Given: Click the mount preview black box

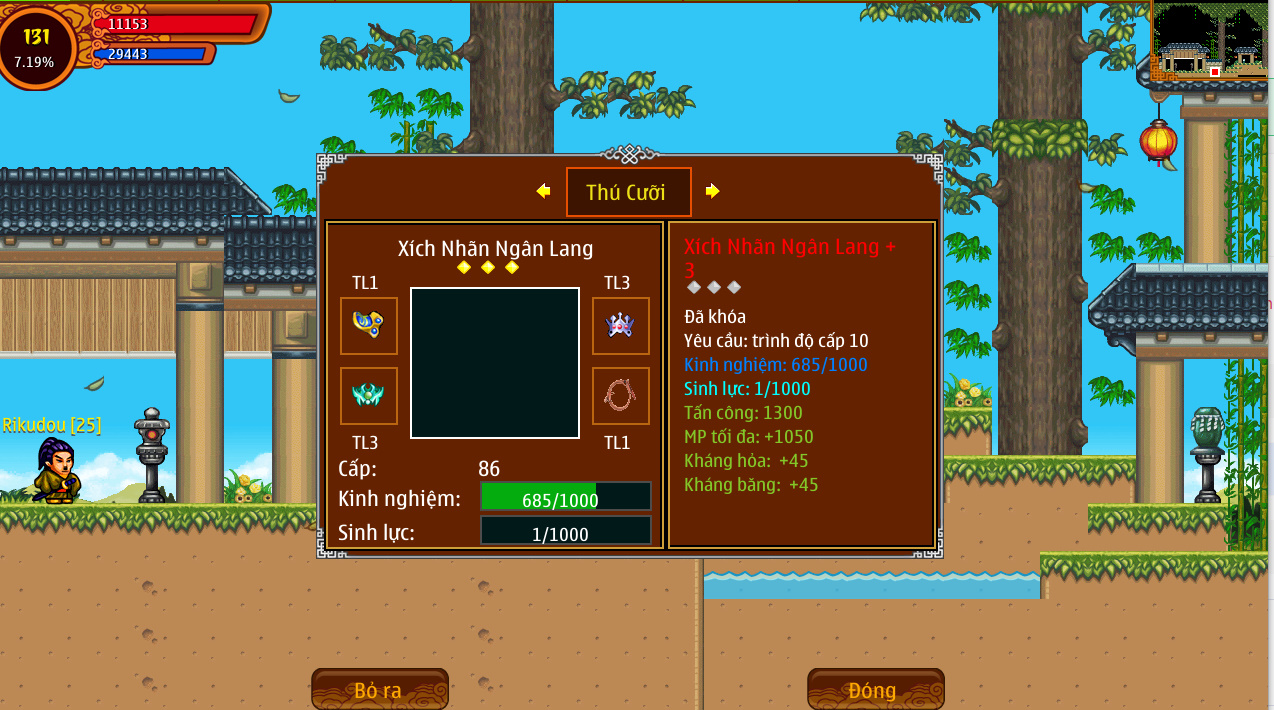Looking at the screenshot, I should tap(495, 363).
